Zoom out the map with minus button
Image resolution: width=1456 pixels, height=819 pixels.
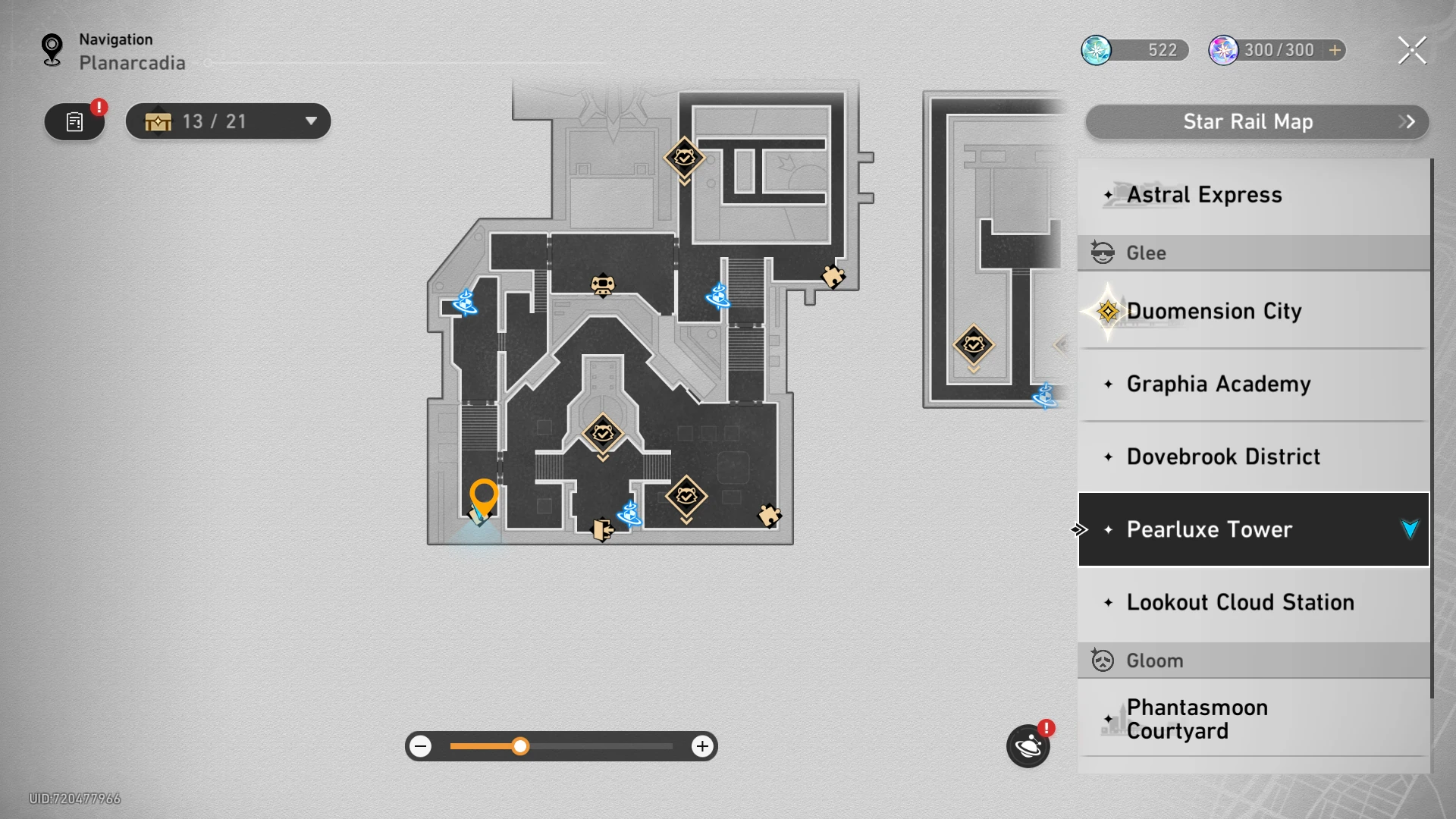click(x=421, y=746)
